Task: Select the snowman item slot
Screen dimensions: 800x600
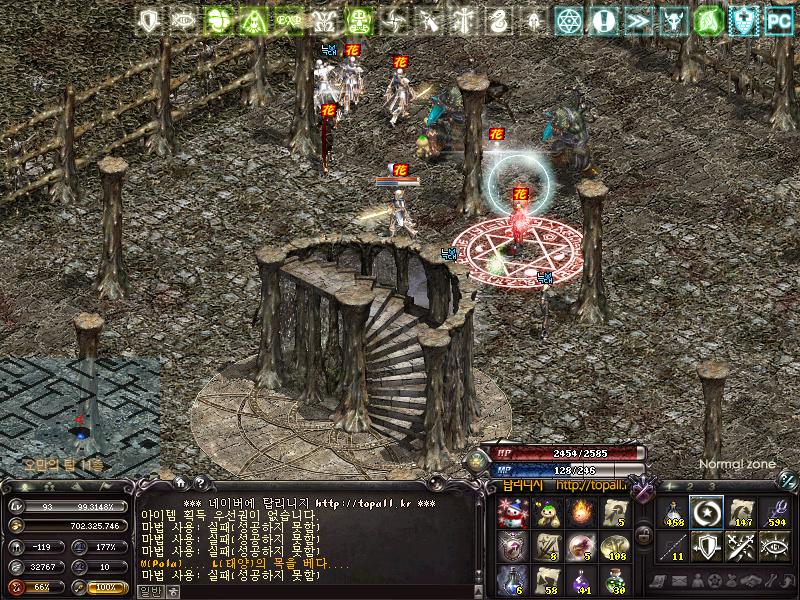Action: click(x=511, y=513)
